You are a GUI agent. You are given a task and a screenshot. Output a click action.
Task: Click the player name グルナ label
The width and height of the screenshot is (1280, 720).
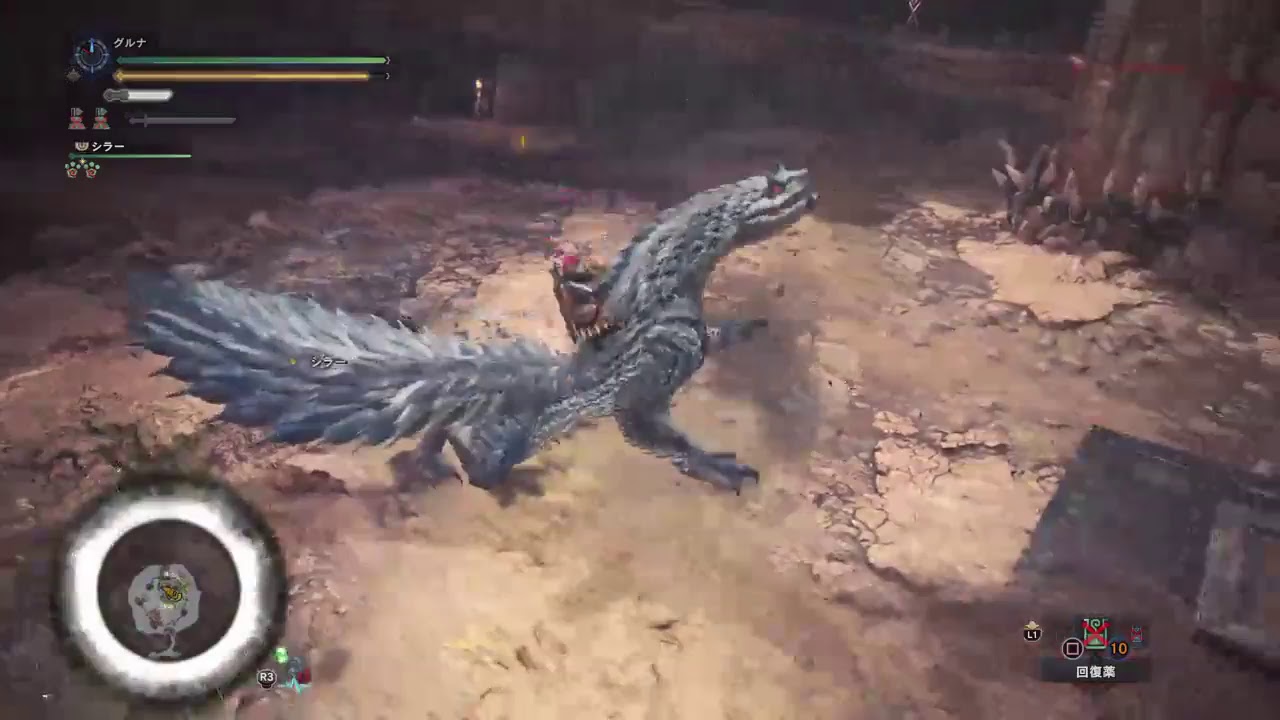click(130, 41)
